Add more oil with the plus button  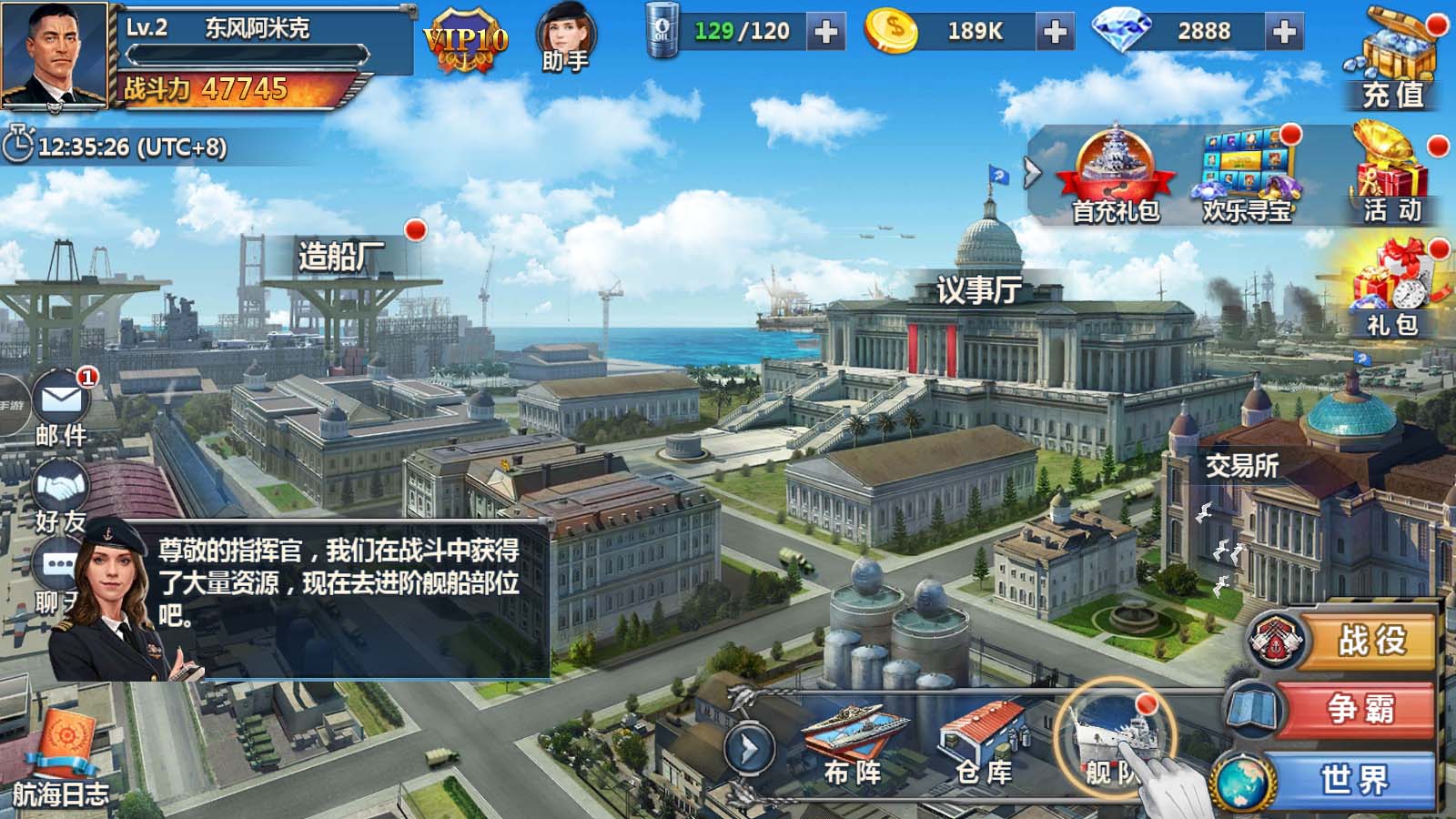(826, 32)
